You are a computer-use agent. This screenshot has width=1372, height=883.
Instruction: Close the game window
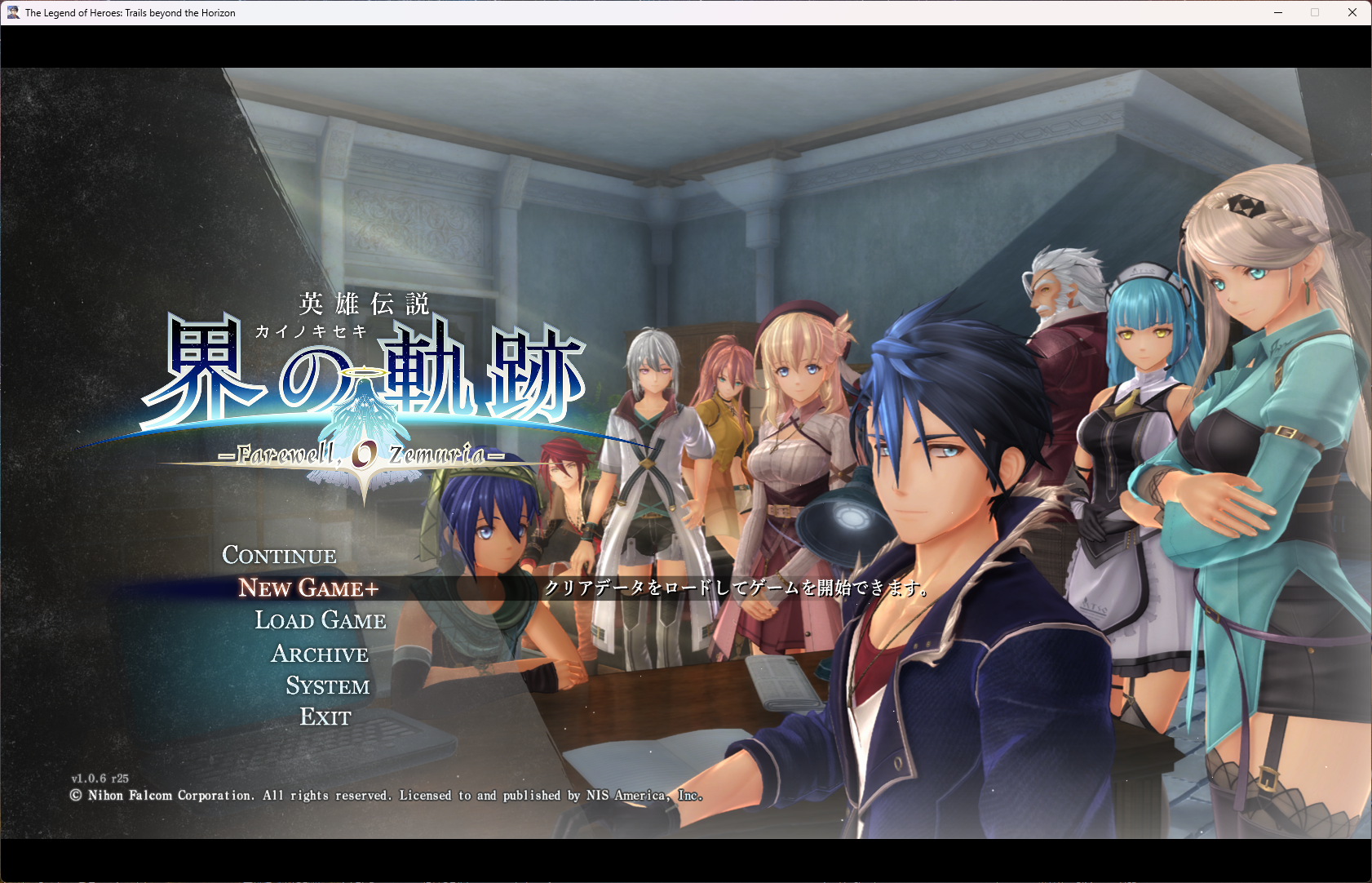point(1352,12)
